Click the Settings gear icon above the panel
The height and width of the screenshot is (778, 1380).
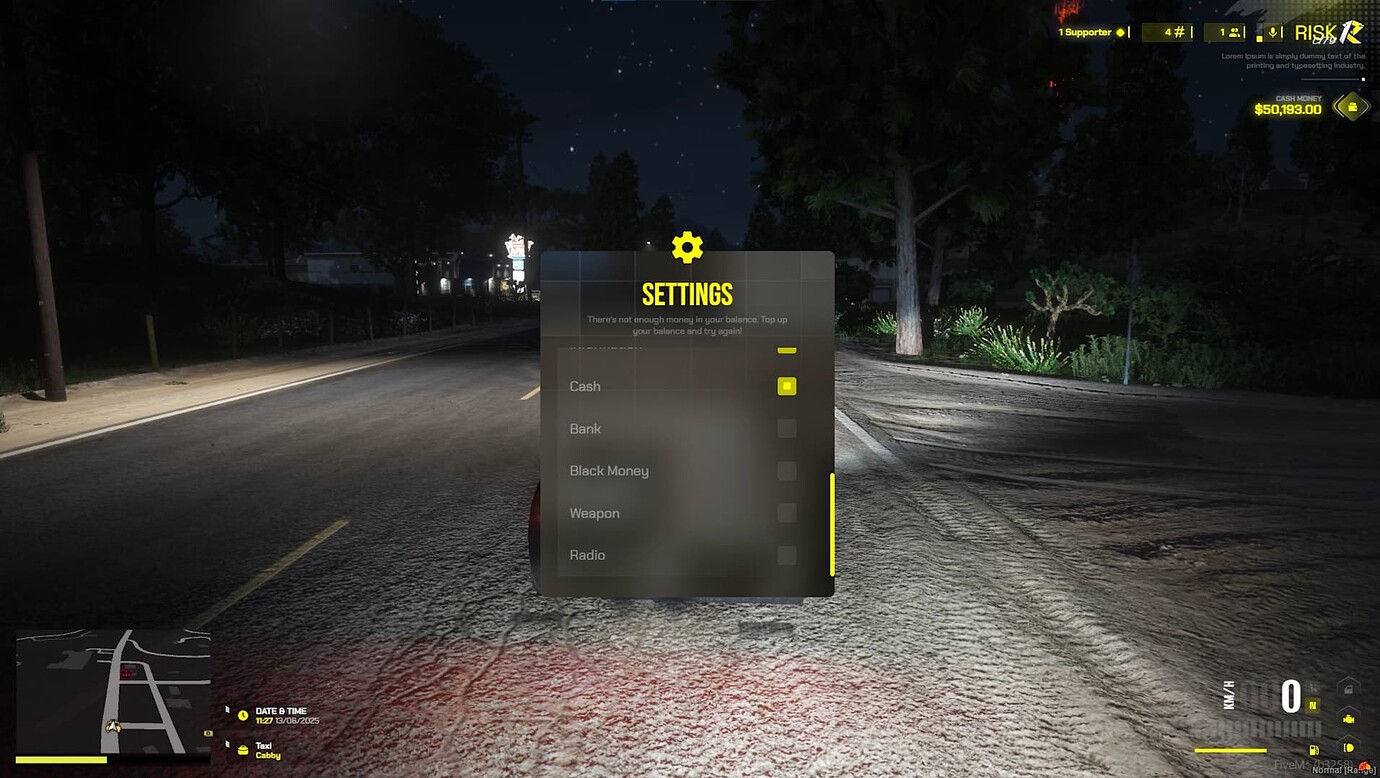click(x=687, y=247)
